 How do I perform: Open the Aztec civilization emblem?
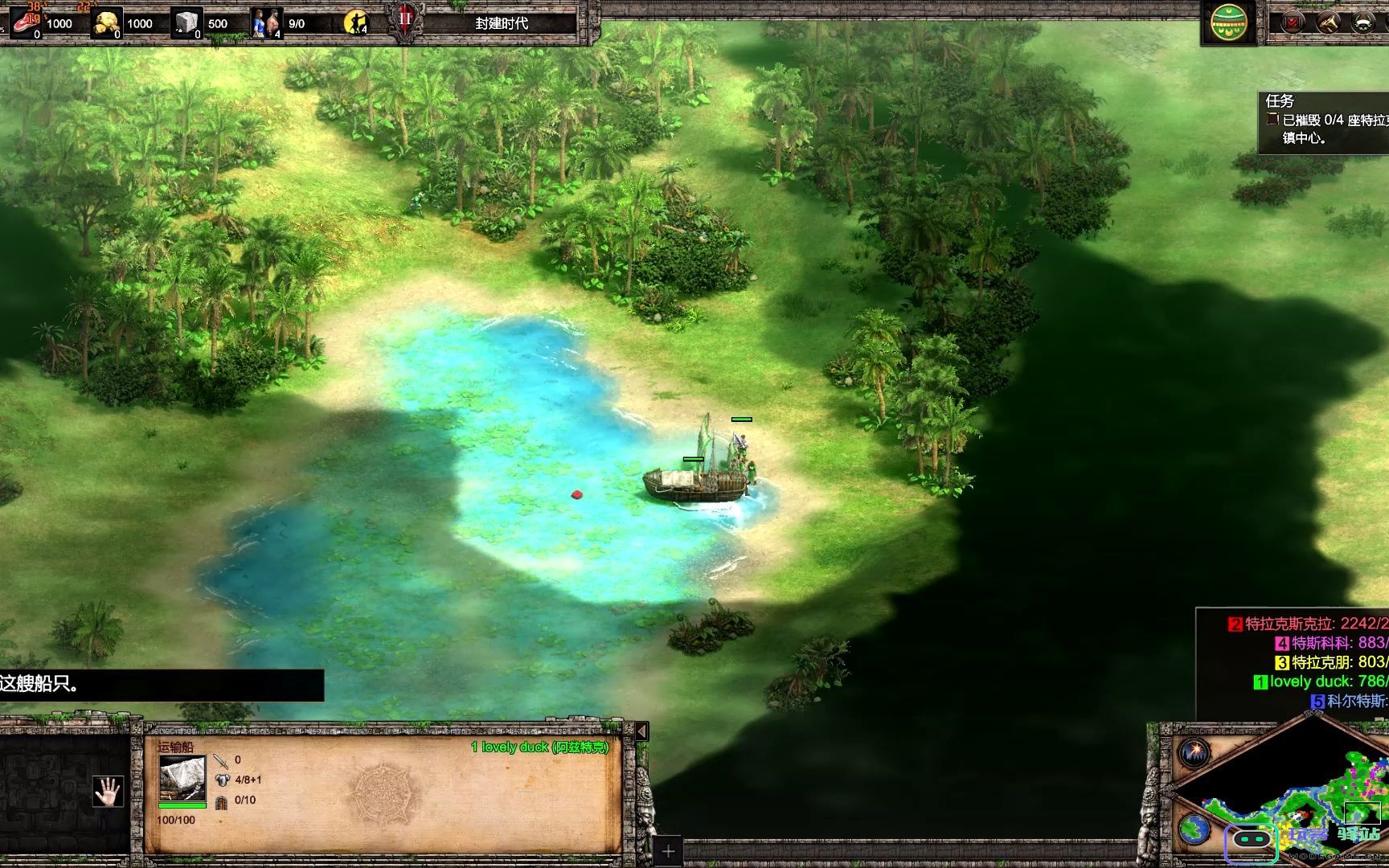coord(1228,22)
